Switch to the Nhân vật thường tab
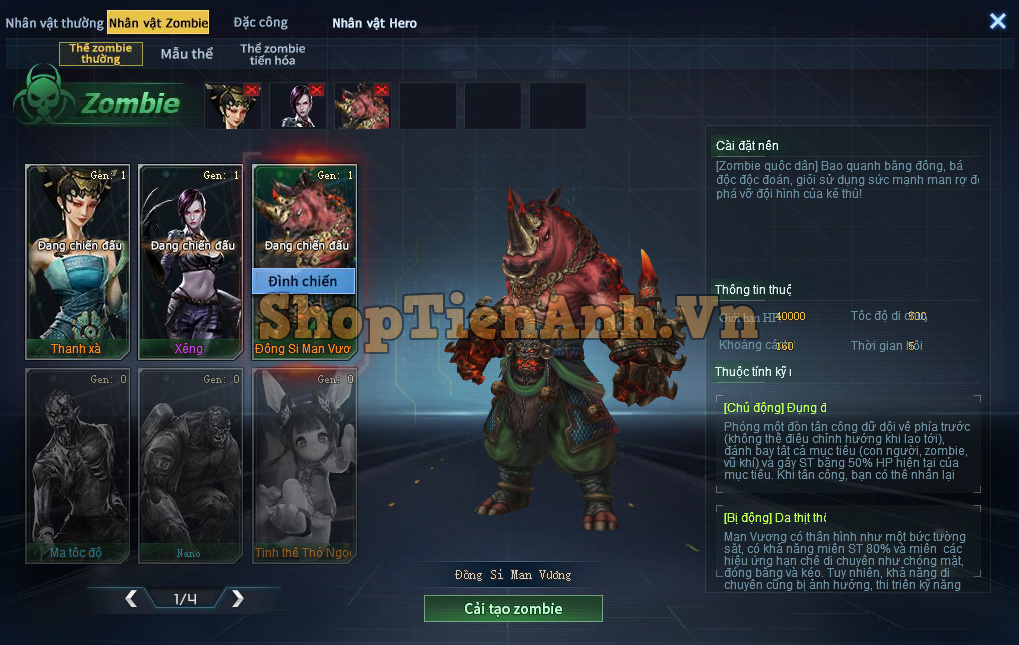Screen dimensions: 1019x645 pyautogui.click(x=54, y=23)
